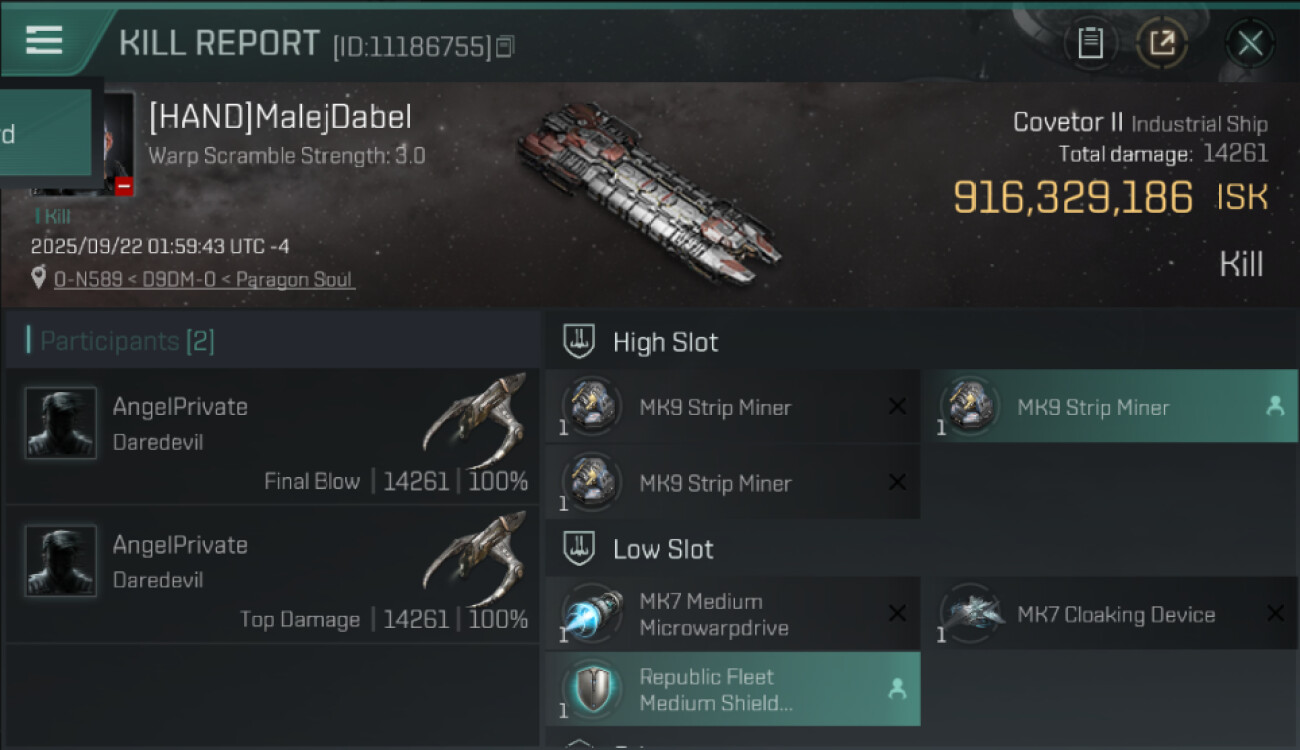Select the MK7 Medium Microwarpdrive module

pyautogui.click(x=732, y=614)
